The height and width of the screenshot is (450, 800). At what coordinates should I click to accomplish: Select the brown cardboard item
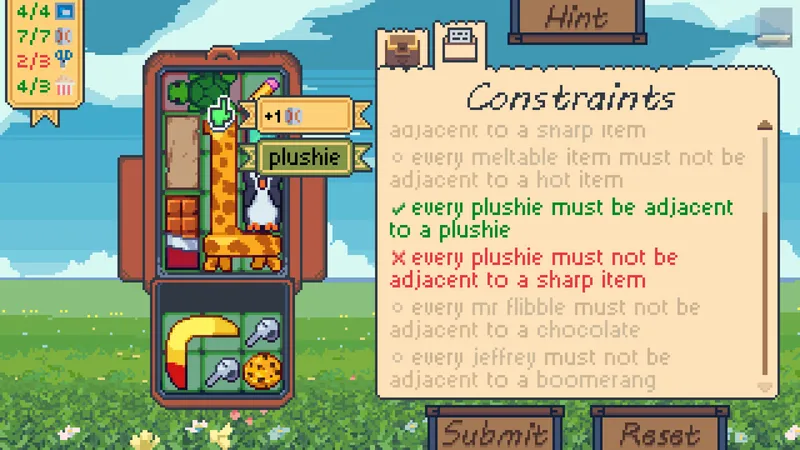tap(182, 152)
